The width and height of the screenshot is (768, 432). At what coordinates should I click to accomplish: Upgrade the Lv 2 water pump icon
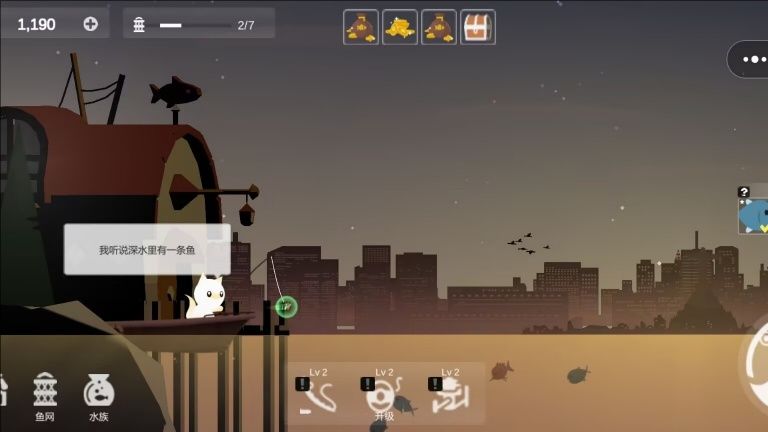pos(449,394)
